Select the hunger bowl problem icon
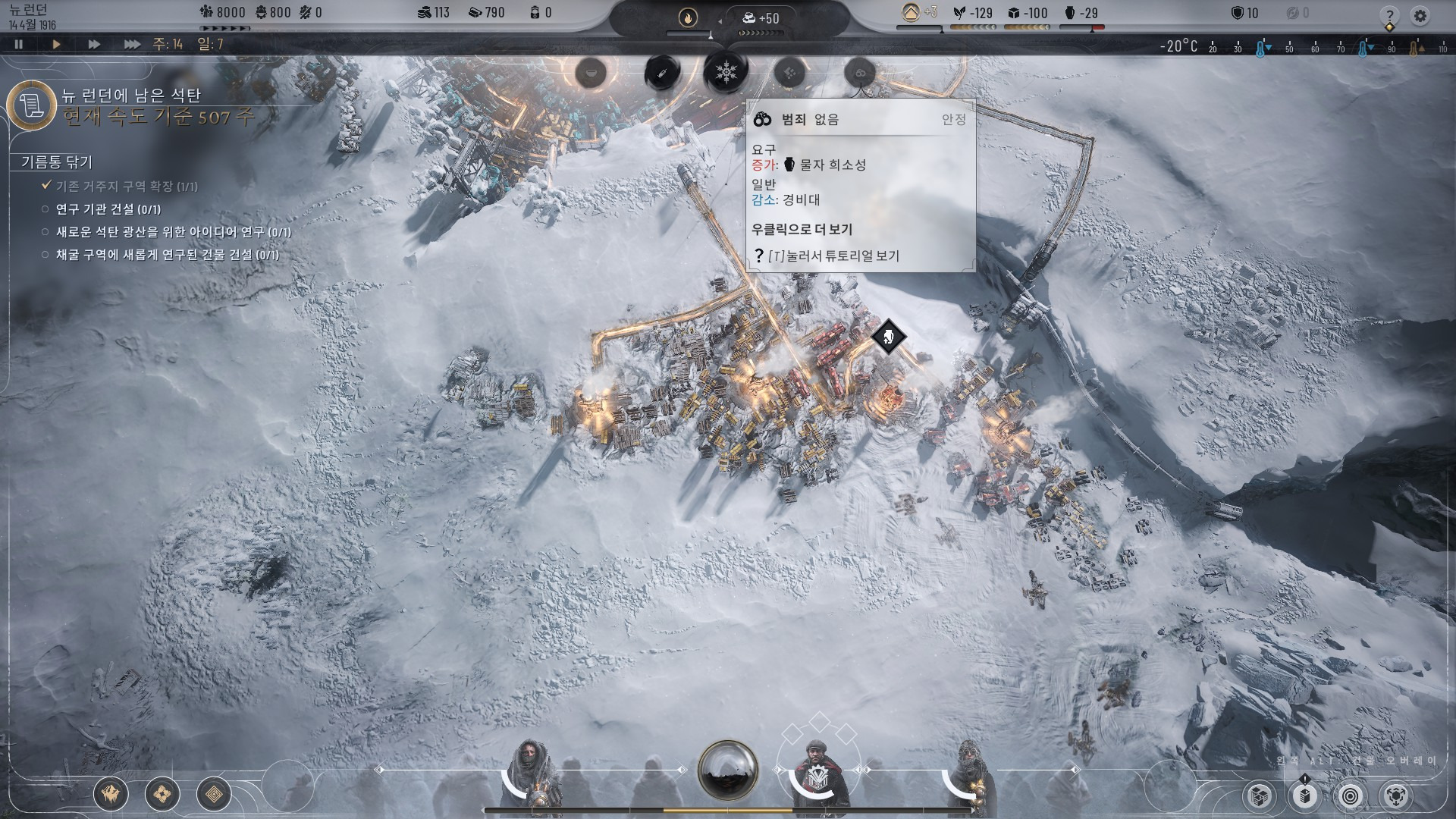The width and height of the screenshot is (1456, 819). pos(590,73)
